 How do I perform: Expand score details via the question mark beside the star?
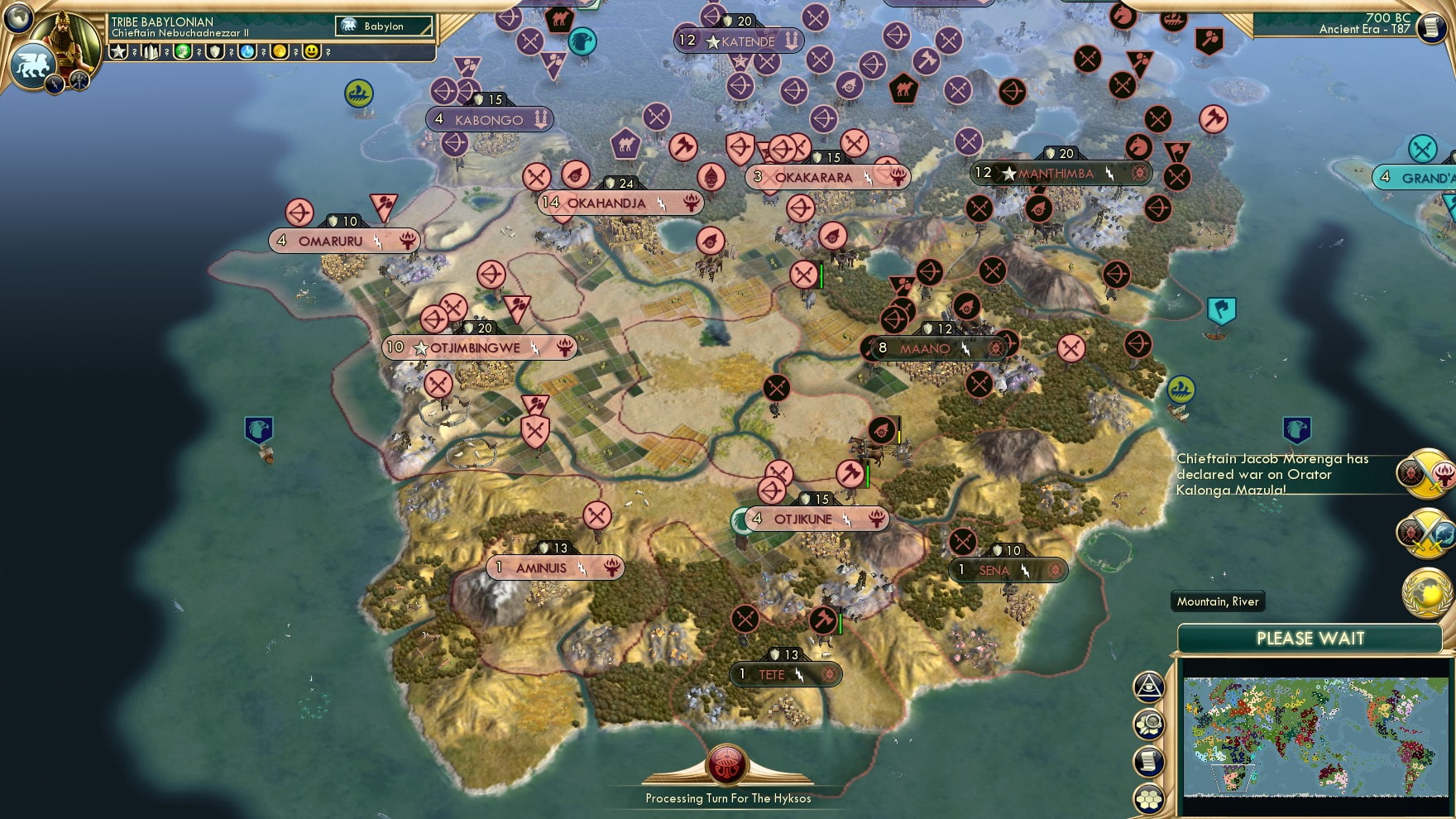(135, 52)
